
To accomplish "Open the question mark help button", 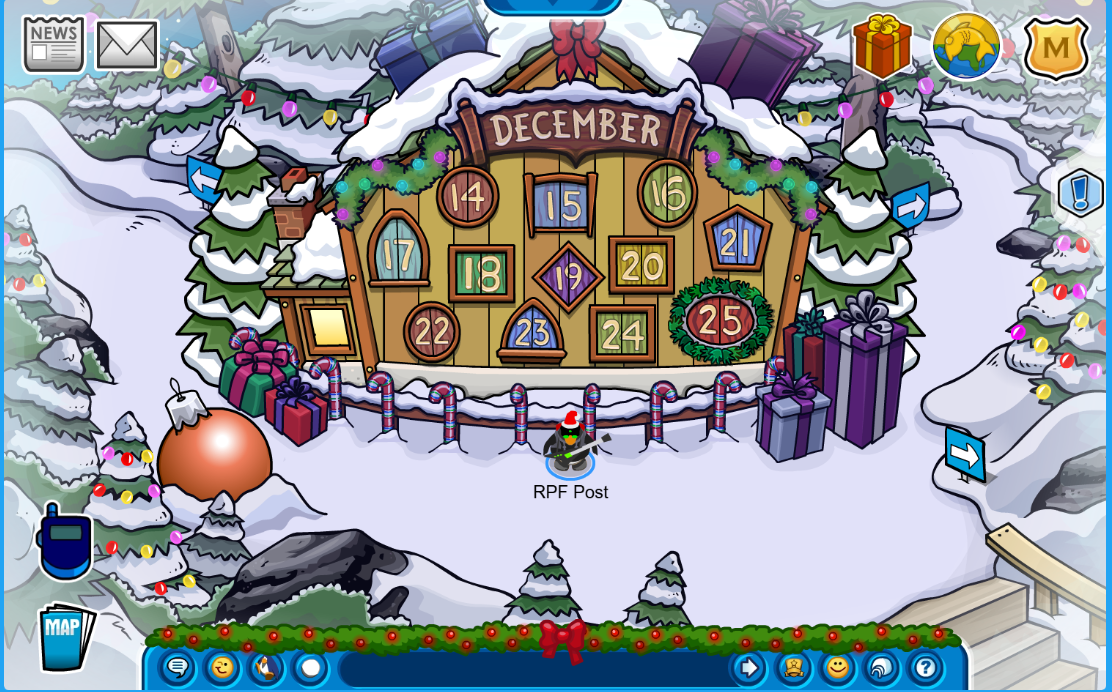I will (x=926, y=667).
